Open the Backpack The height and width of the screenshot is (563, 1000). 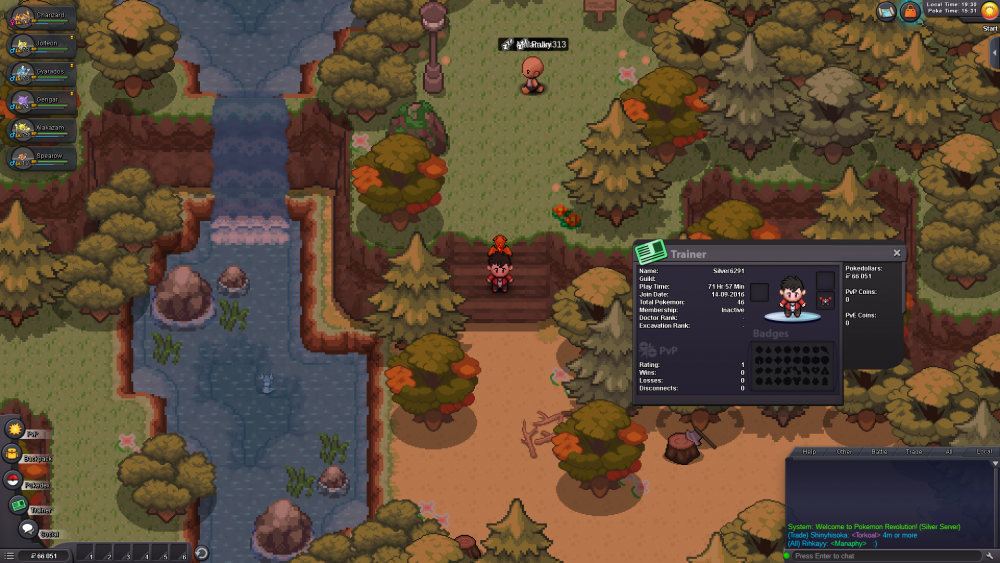tap(13, 454)
